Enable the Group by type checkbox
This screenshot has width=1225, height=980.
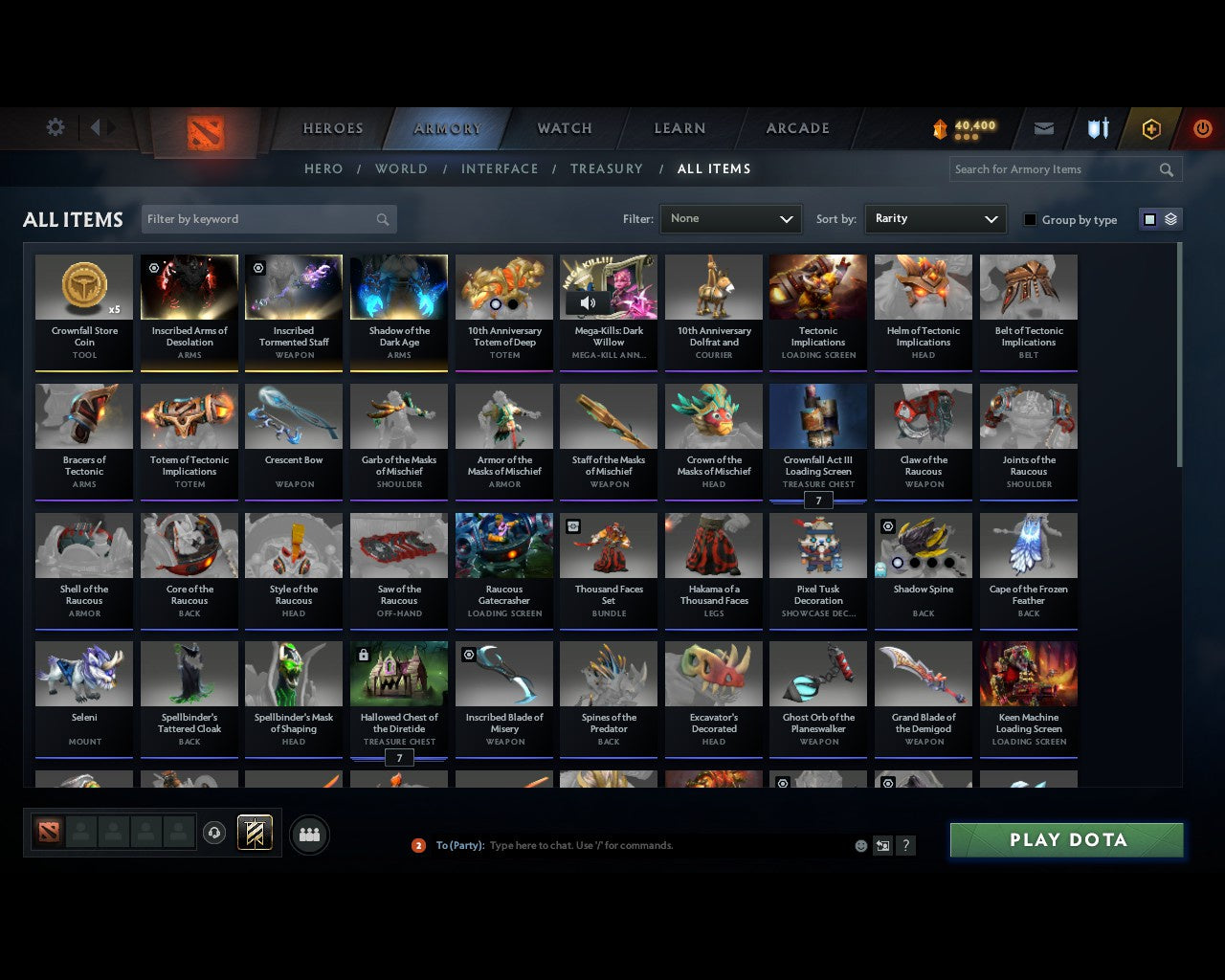coord(1030,219)
